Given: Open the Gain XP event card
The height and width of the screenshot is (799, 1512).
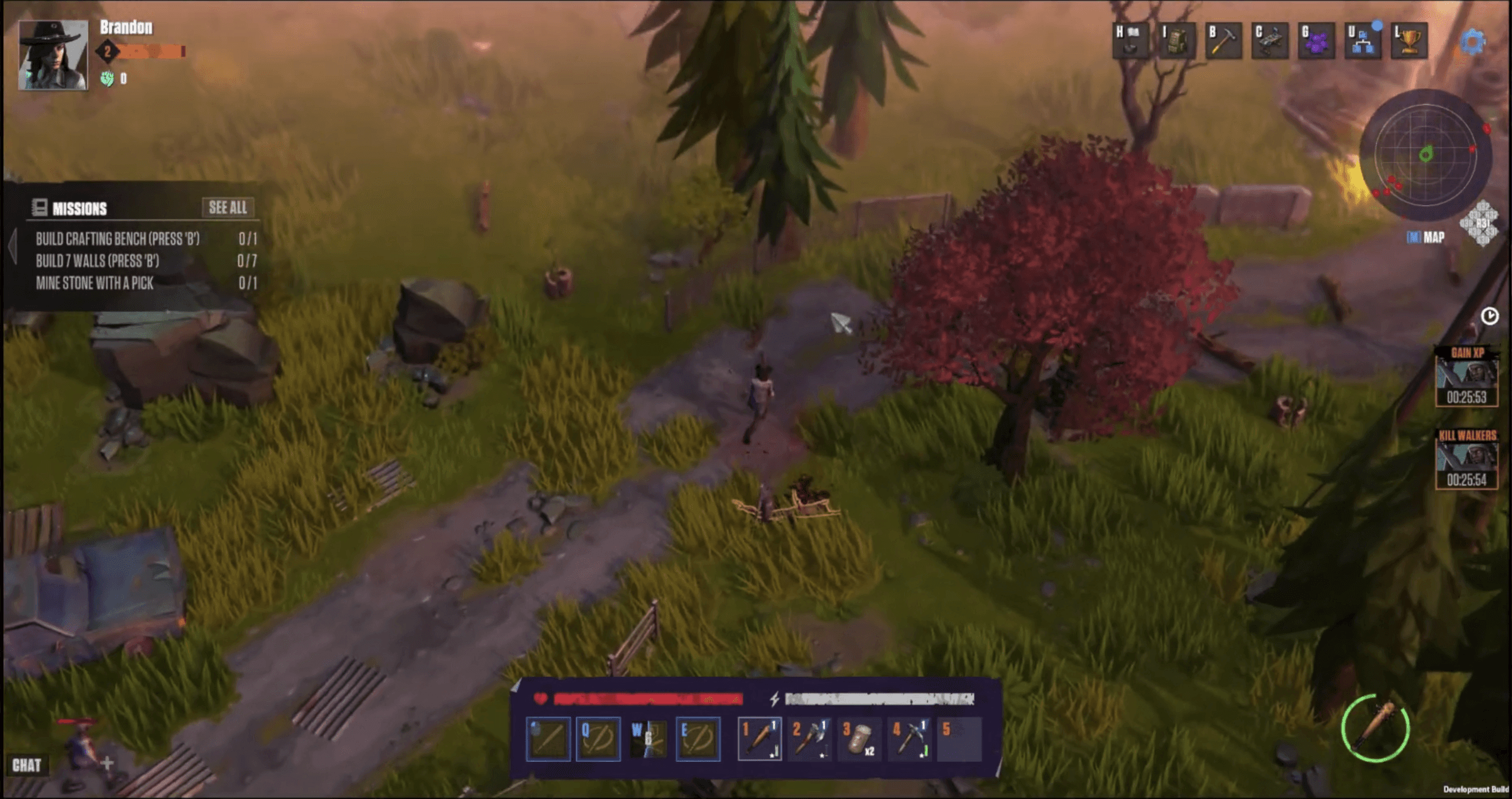Looking at the screenshot, I should click(x=1467, y=377).
